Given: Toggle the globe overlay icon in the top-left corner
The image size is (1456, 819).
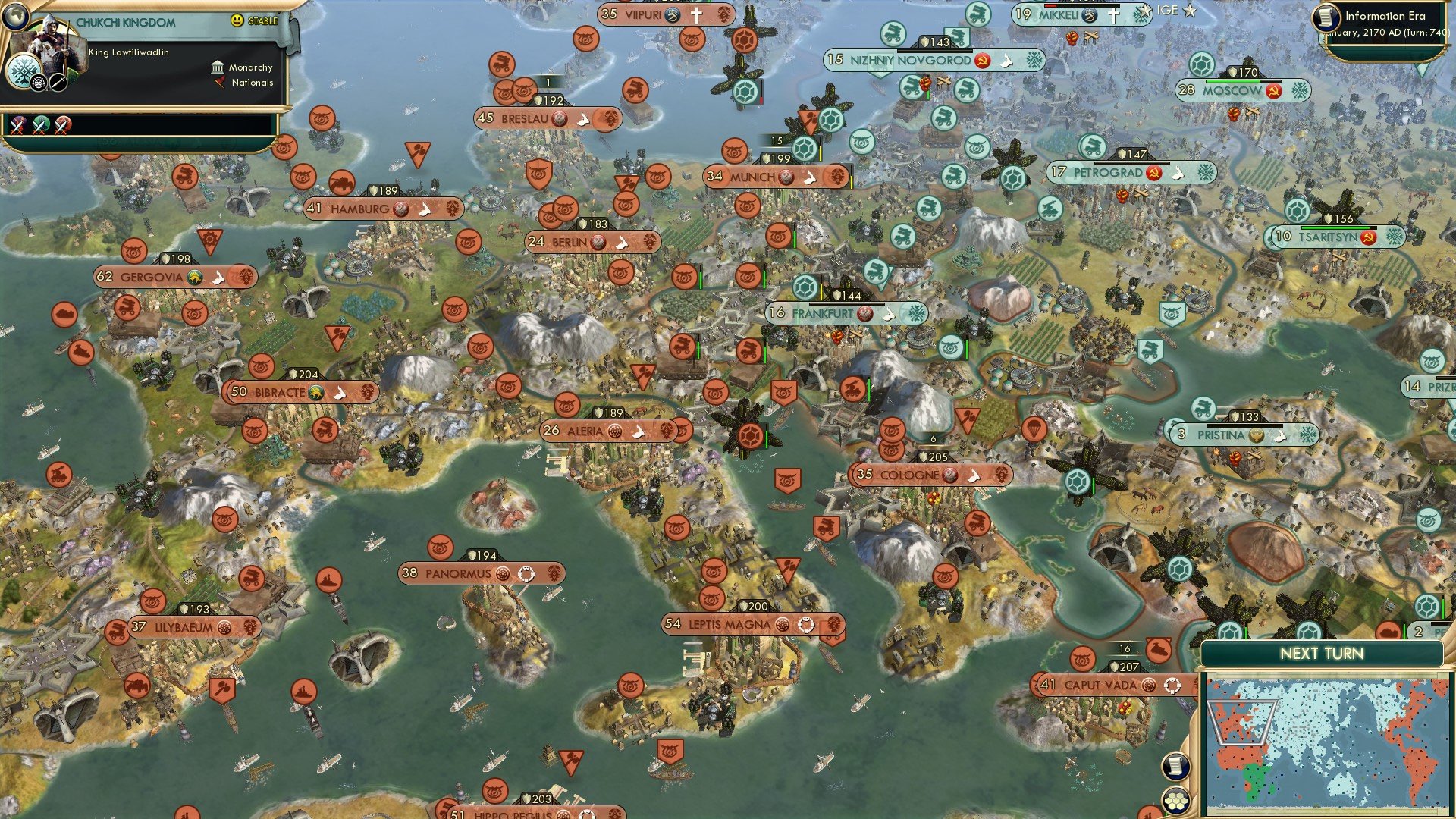Looking at the screenshot, I should (16, 16).
